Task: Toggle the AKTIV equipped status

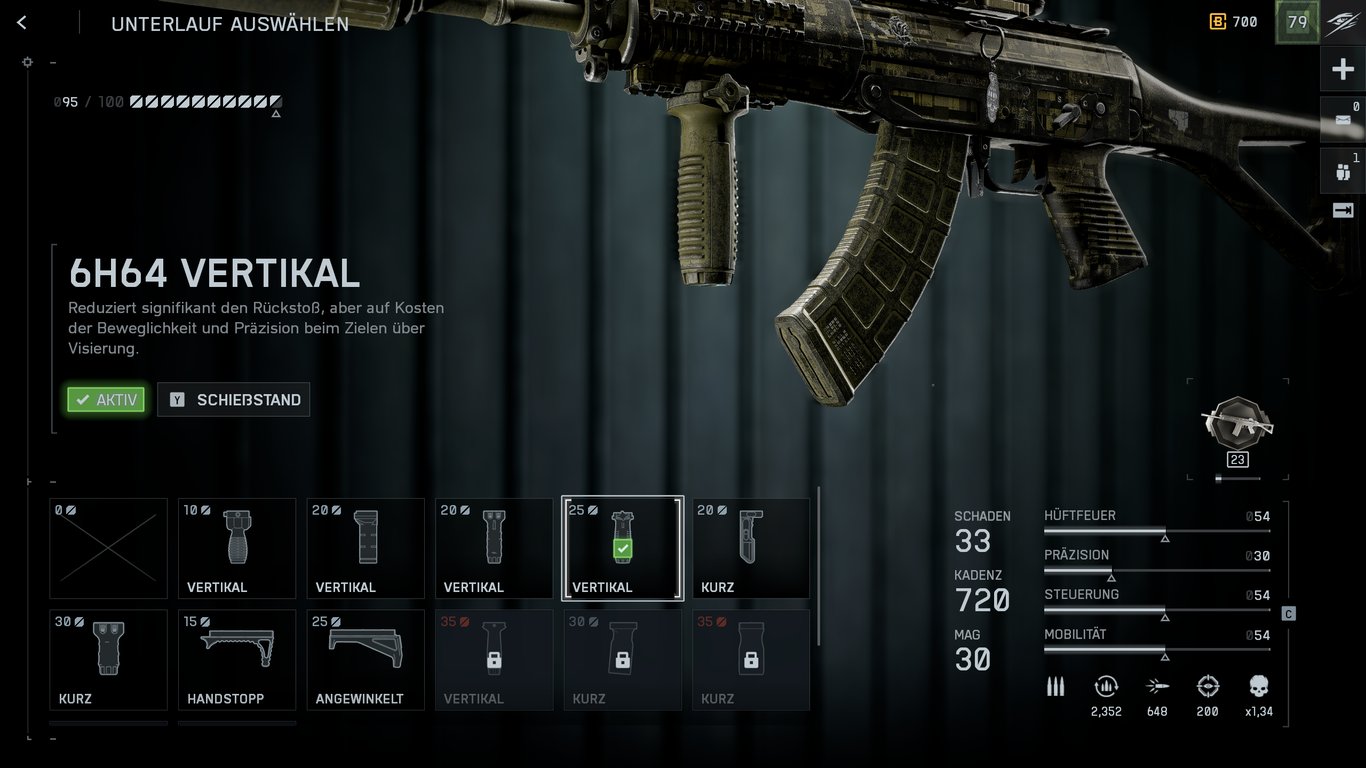Action: (105, 399)
